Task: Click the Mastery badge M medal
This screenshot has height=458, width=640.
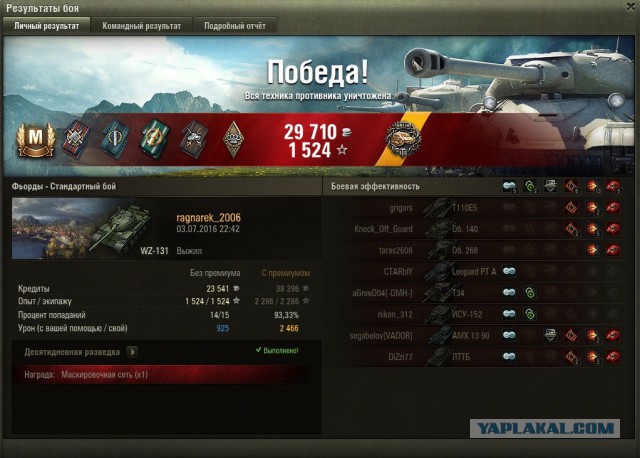Action: tap(33, 140)
